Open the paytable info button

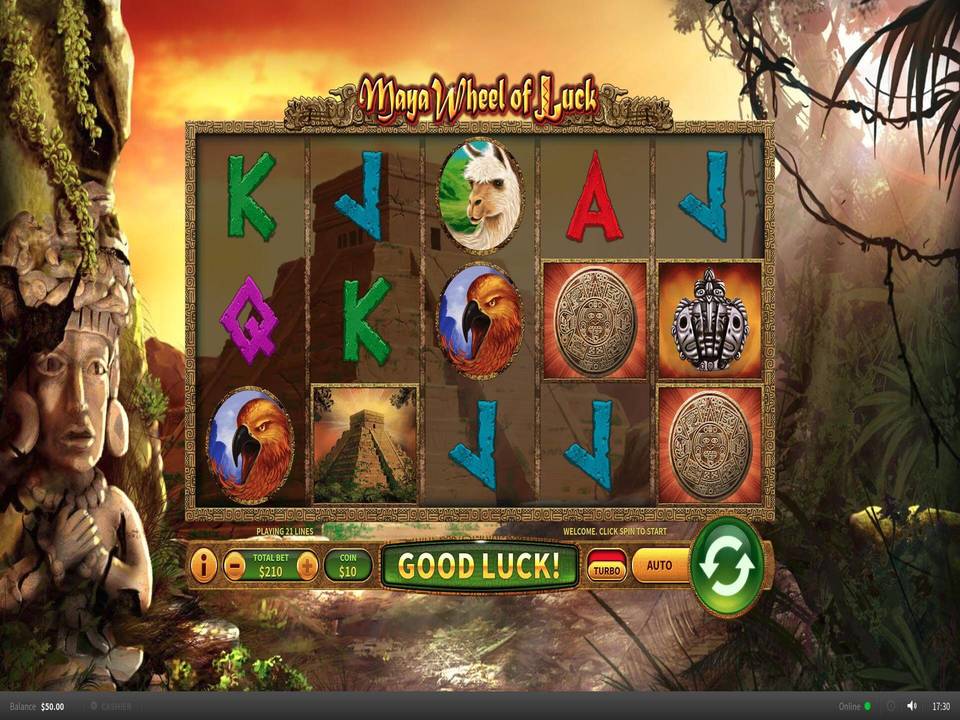point(203,566)
